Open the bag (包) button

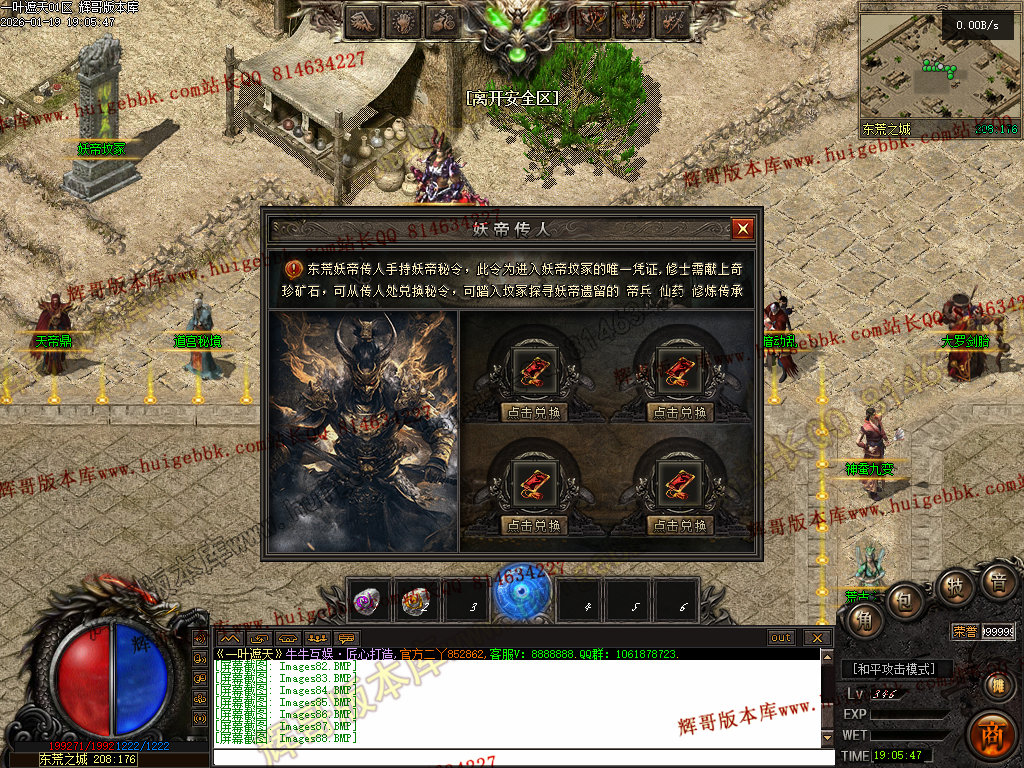click(x=904, y=600)
